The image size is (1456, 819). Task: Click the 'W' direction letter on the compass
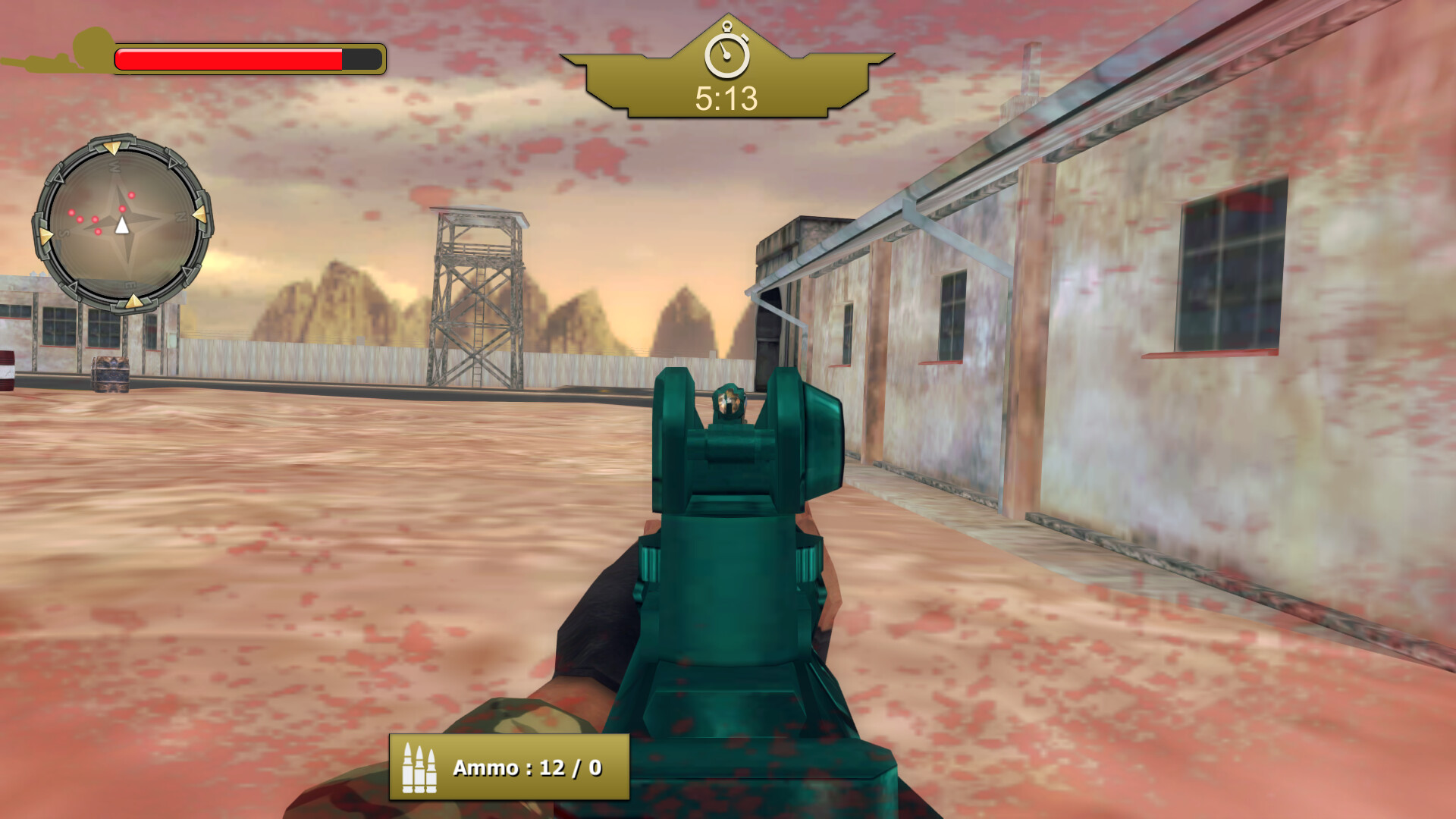[115, 166]
